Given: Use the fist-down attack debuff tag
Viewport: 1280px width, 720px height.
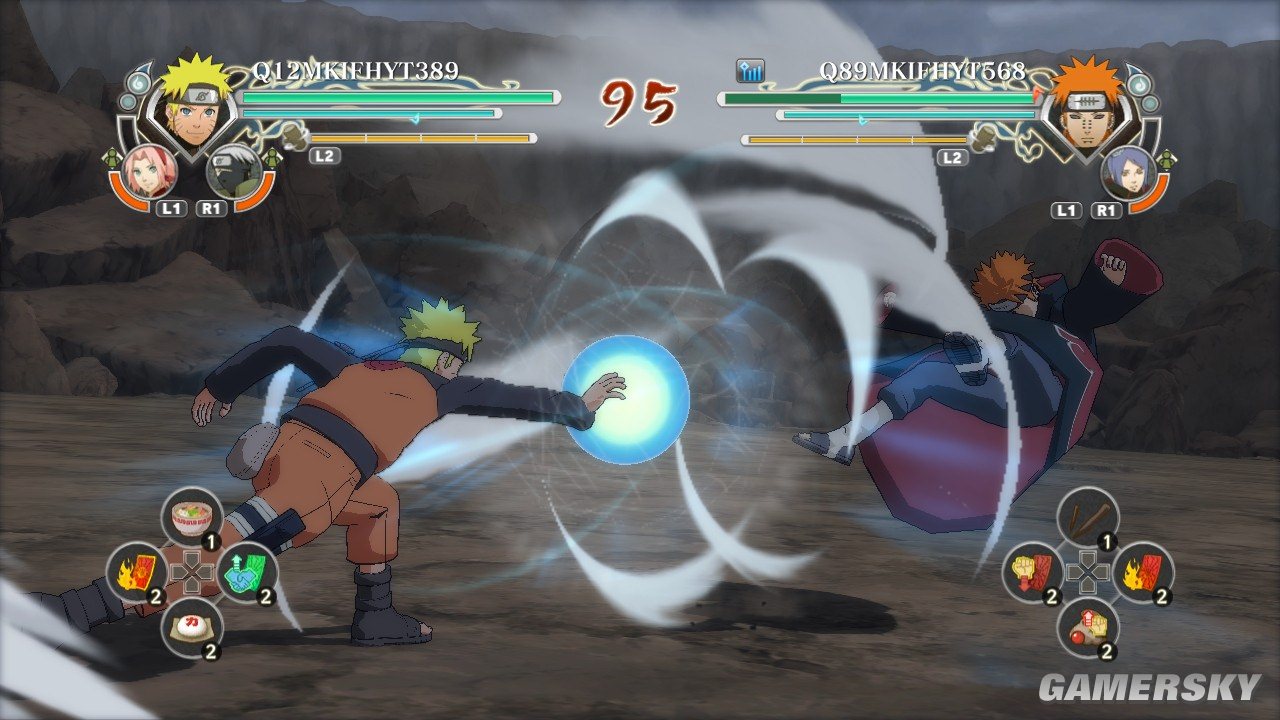Looking at the screenshot, I should 1031,572.
